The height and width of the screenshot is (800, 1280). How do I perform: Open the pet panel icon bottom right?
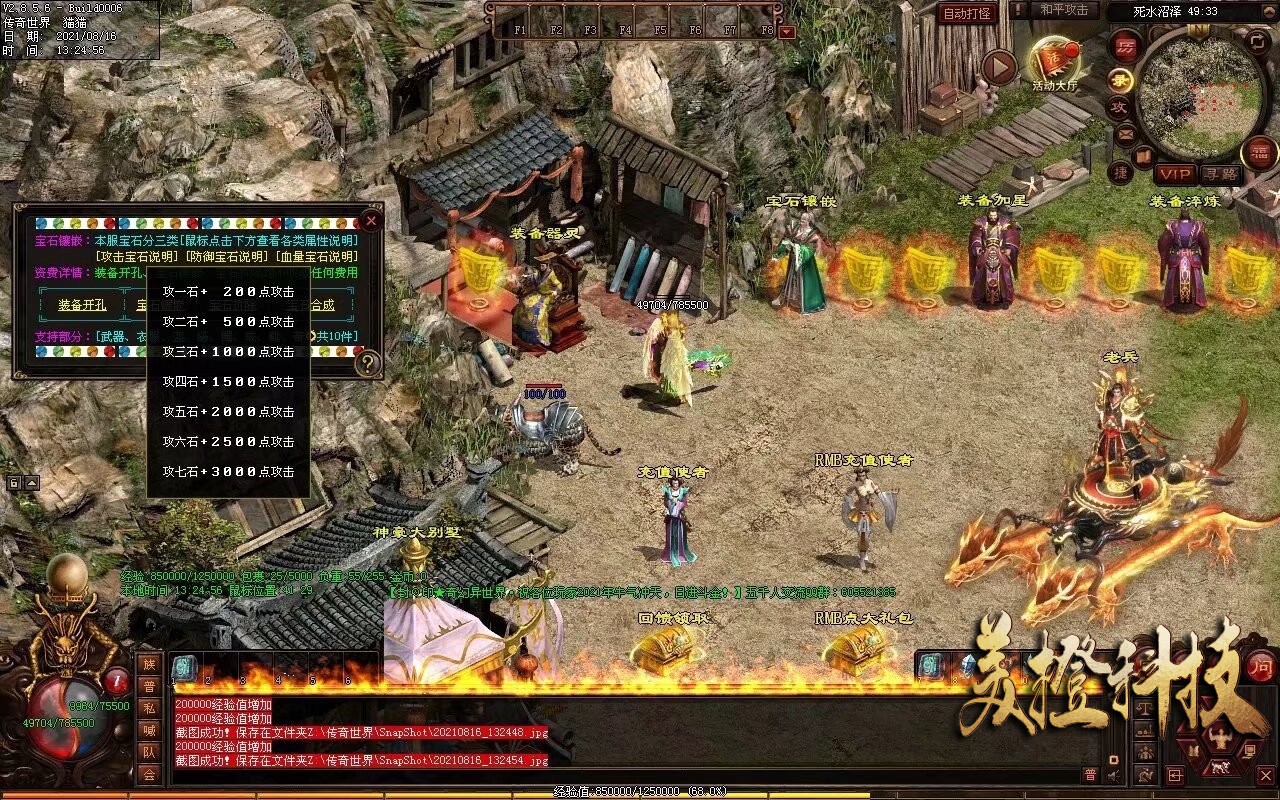1219,768
